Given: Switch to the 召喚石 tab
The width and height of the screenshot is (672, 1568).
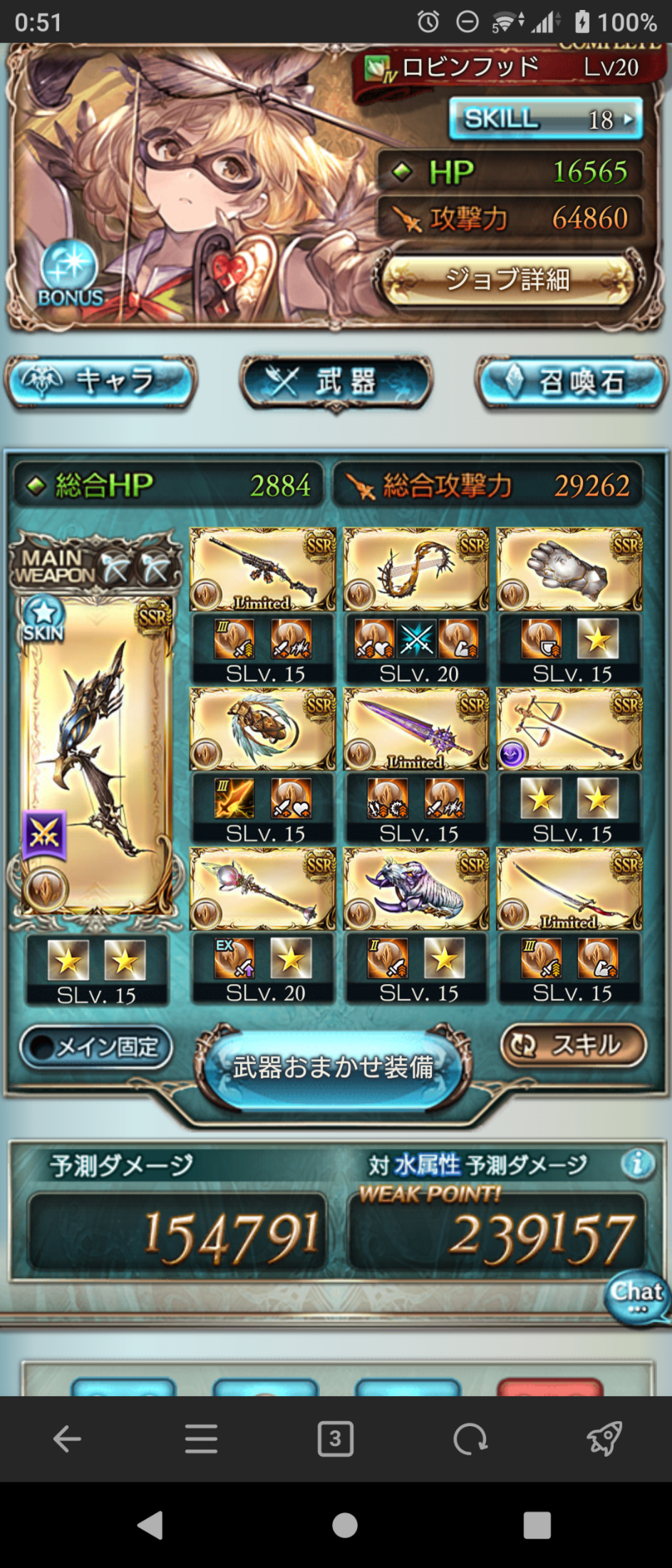Looking at the screenshot, I should pos(572,382).
